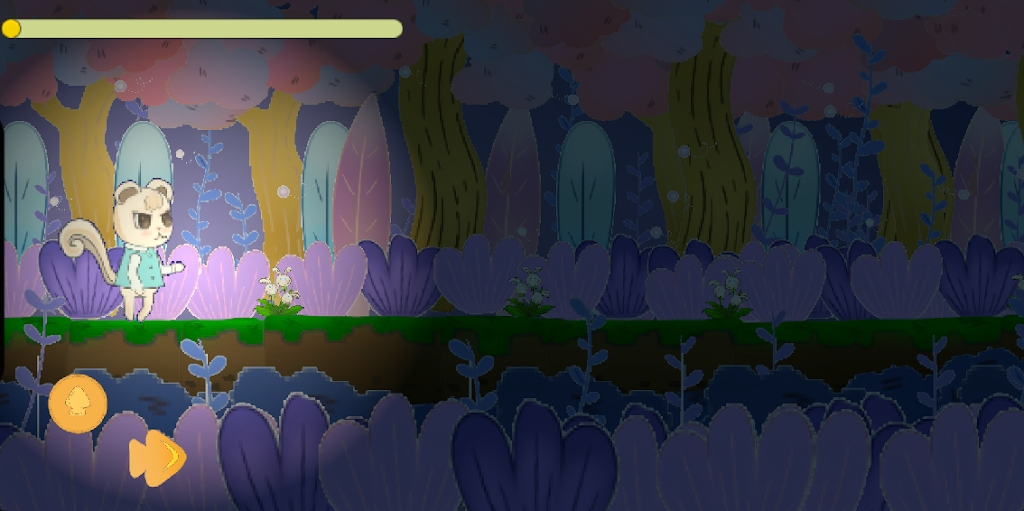Tap the orange circular jump button
This screenshot has width=1024, height=511.
tap(77, 403)
